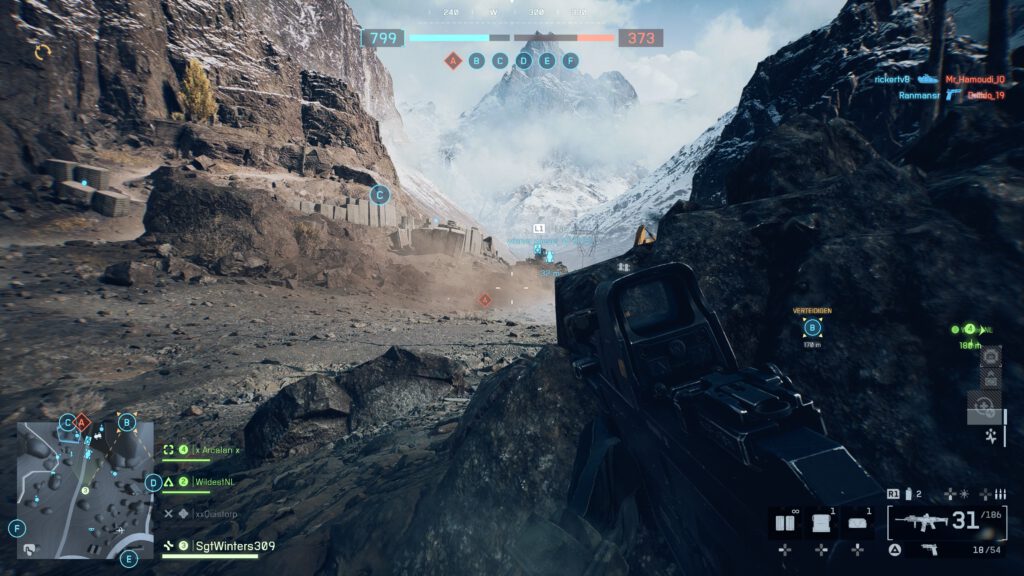This screenshot has width=1024, height=576.
Task: Select downed squad member xxQuastorp
Action: coord(216,513)
